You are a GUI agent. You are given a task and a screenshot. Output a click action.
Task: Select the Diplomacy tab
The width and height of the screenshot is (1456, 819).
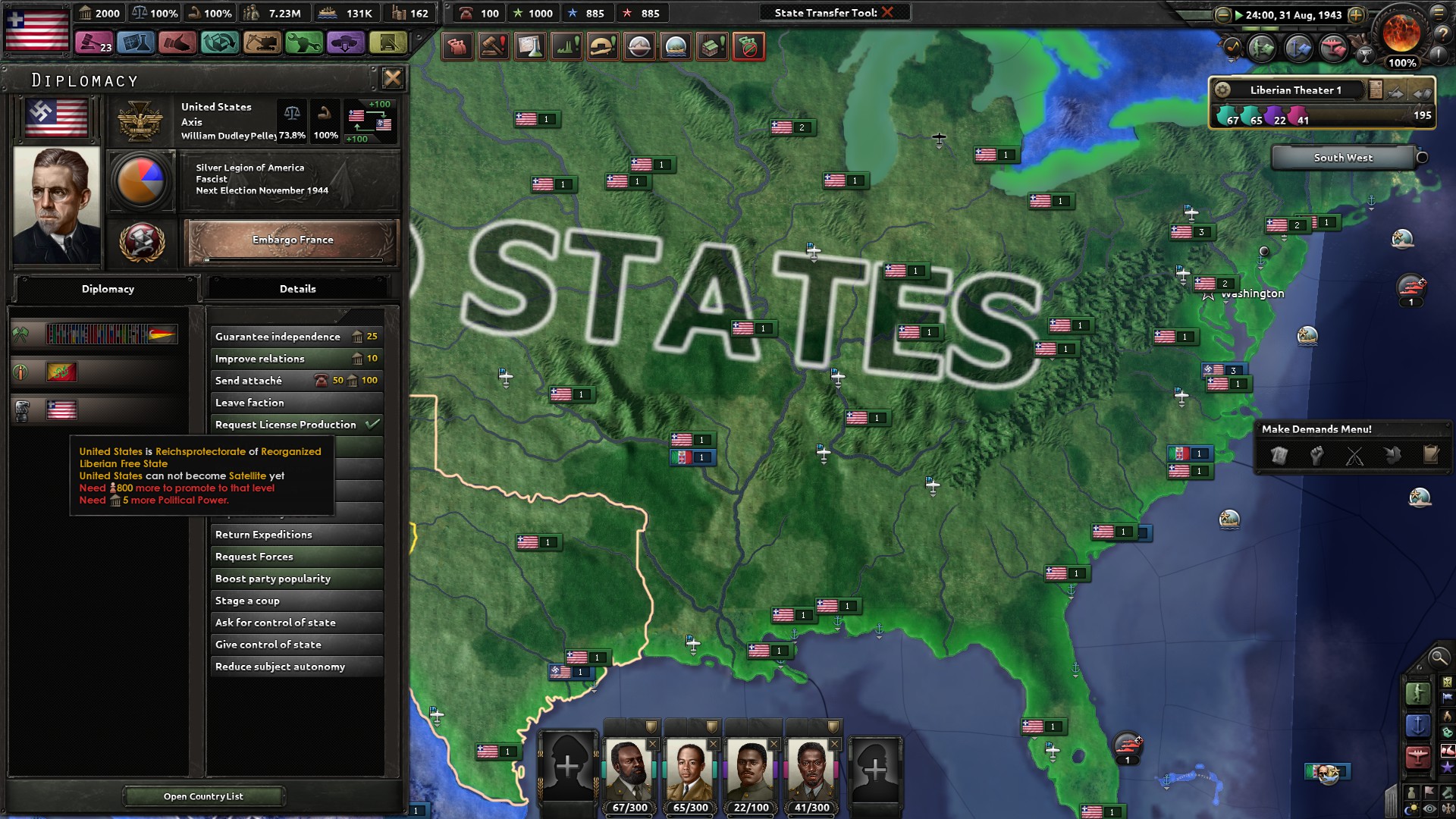click(108, 289)
